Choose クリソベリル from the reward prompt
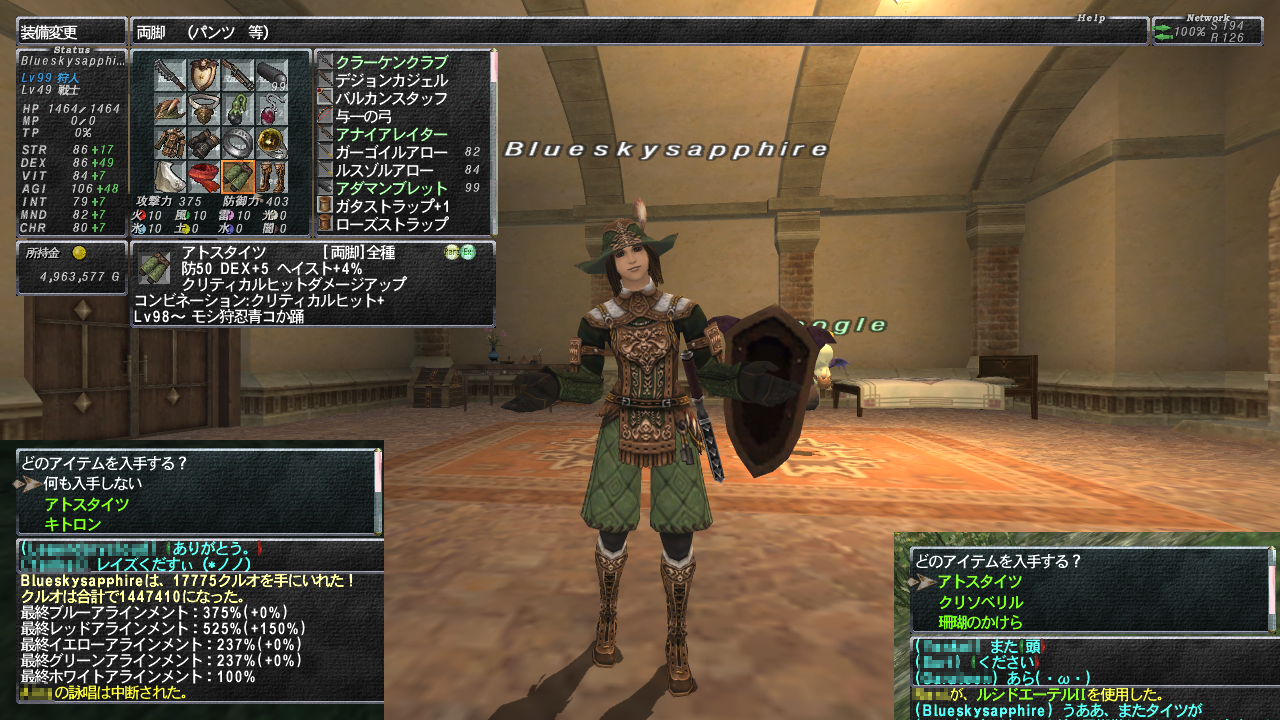The width and height of the screenshot is (1280, 720). coord(980,602)
